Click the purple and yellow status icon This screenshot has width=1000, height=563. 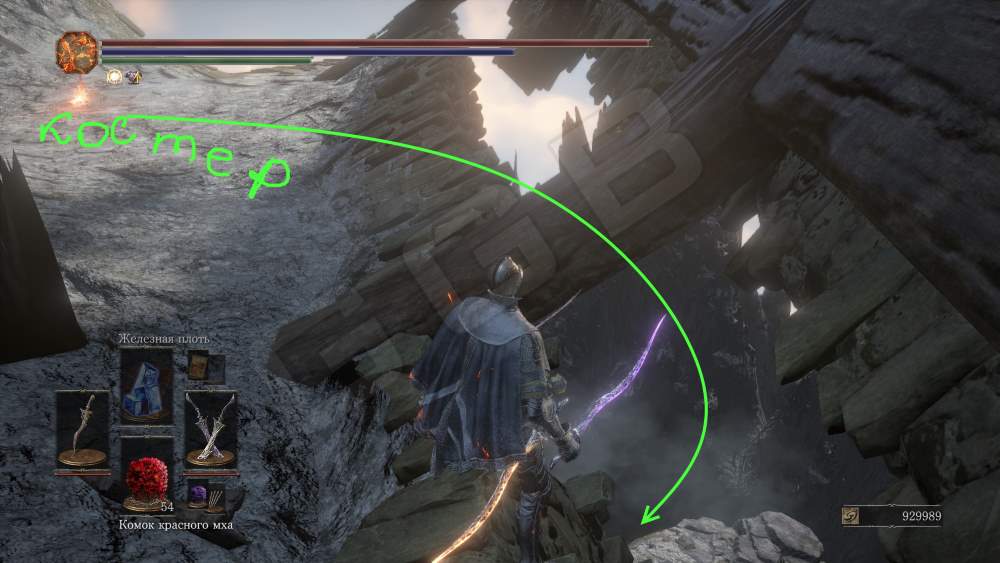133,76
